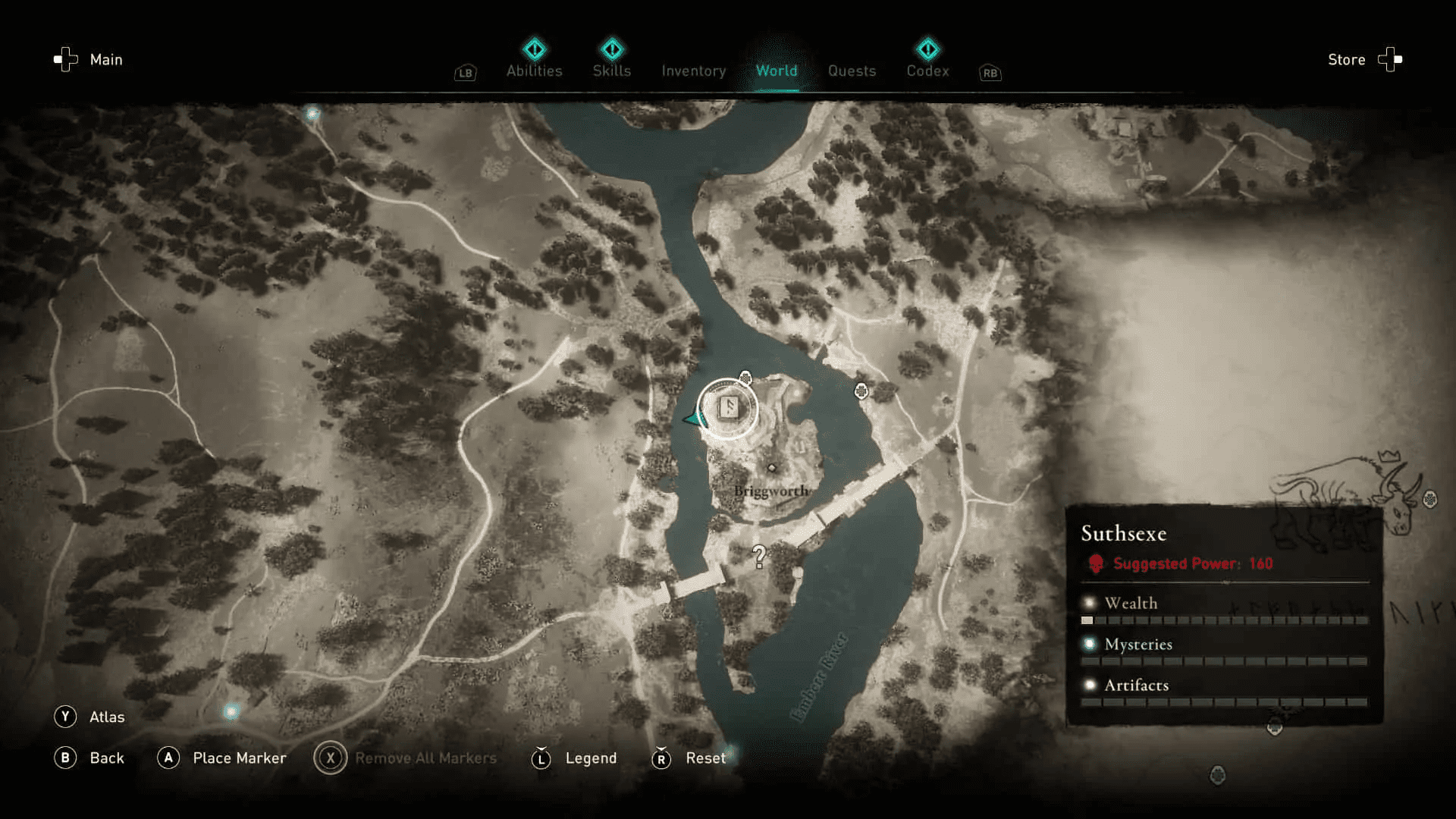Click the Briggworth location label

click(770, 491)
